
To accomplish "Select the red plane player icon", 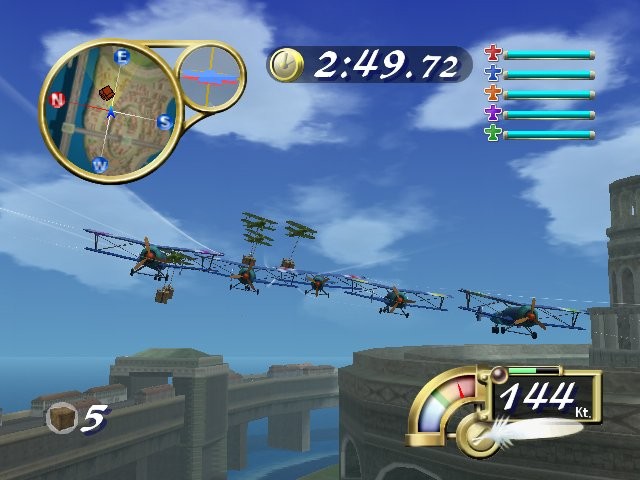I will (492, 53).
